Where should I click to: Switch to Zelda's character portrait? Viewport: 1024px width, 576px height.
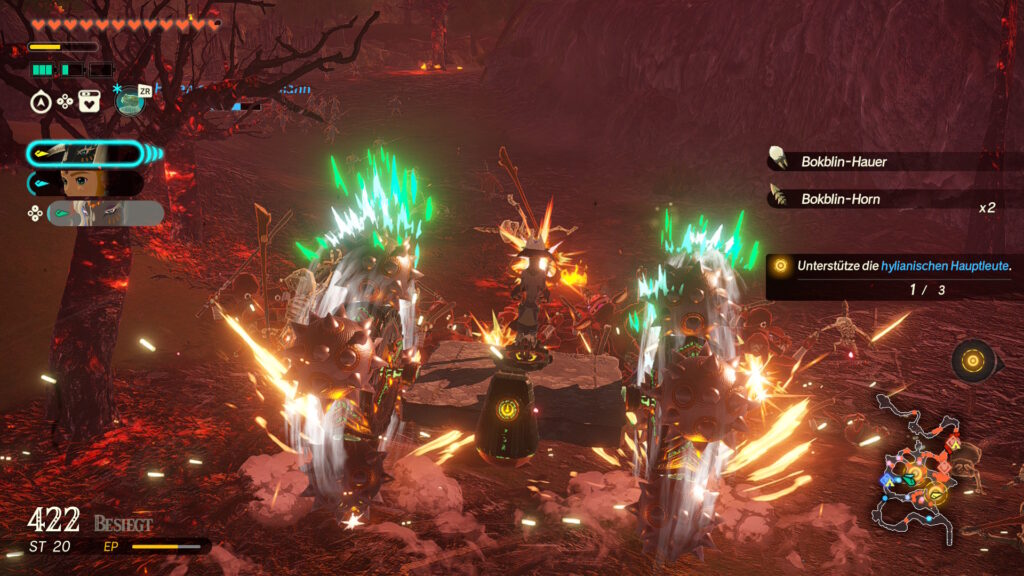pyautogui.click(x=85, y=183)
